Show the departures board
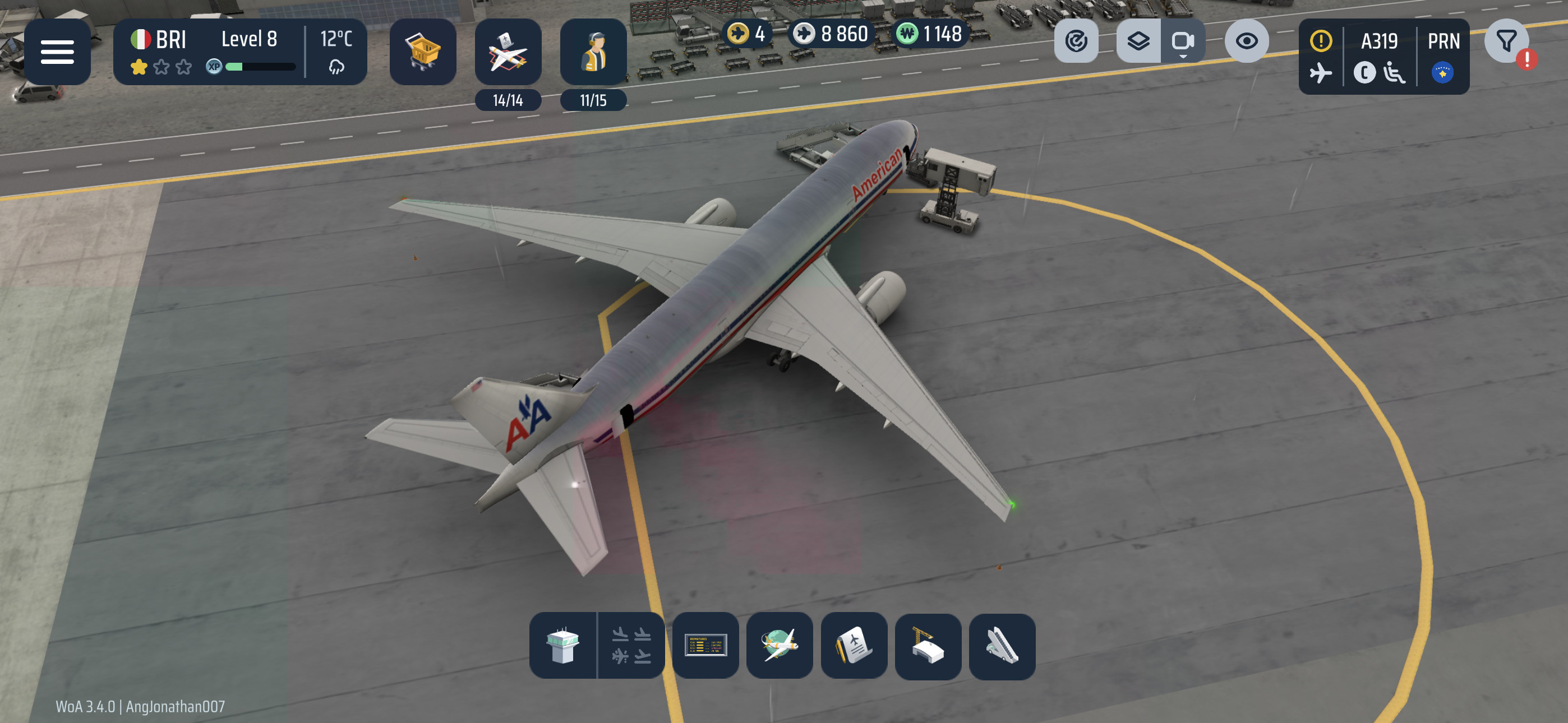 [705, 645]
